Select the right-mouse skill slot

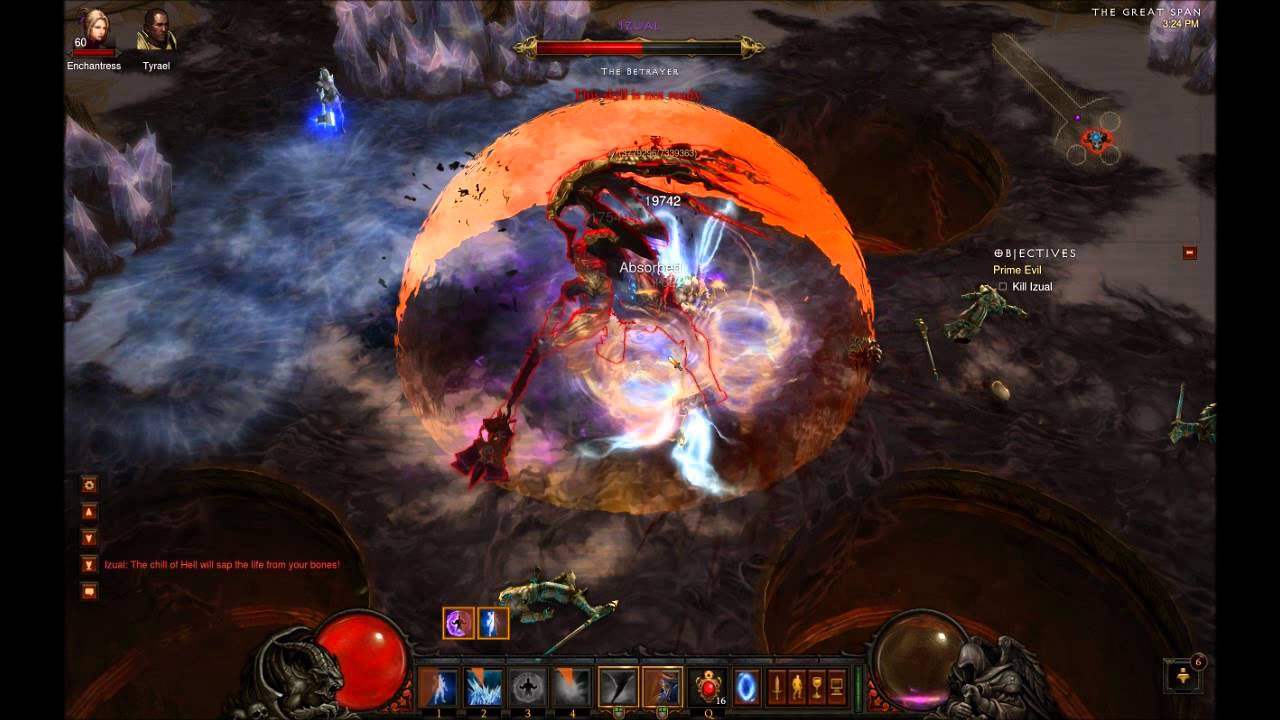[x=663, y=687]
